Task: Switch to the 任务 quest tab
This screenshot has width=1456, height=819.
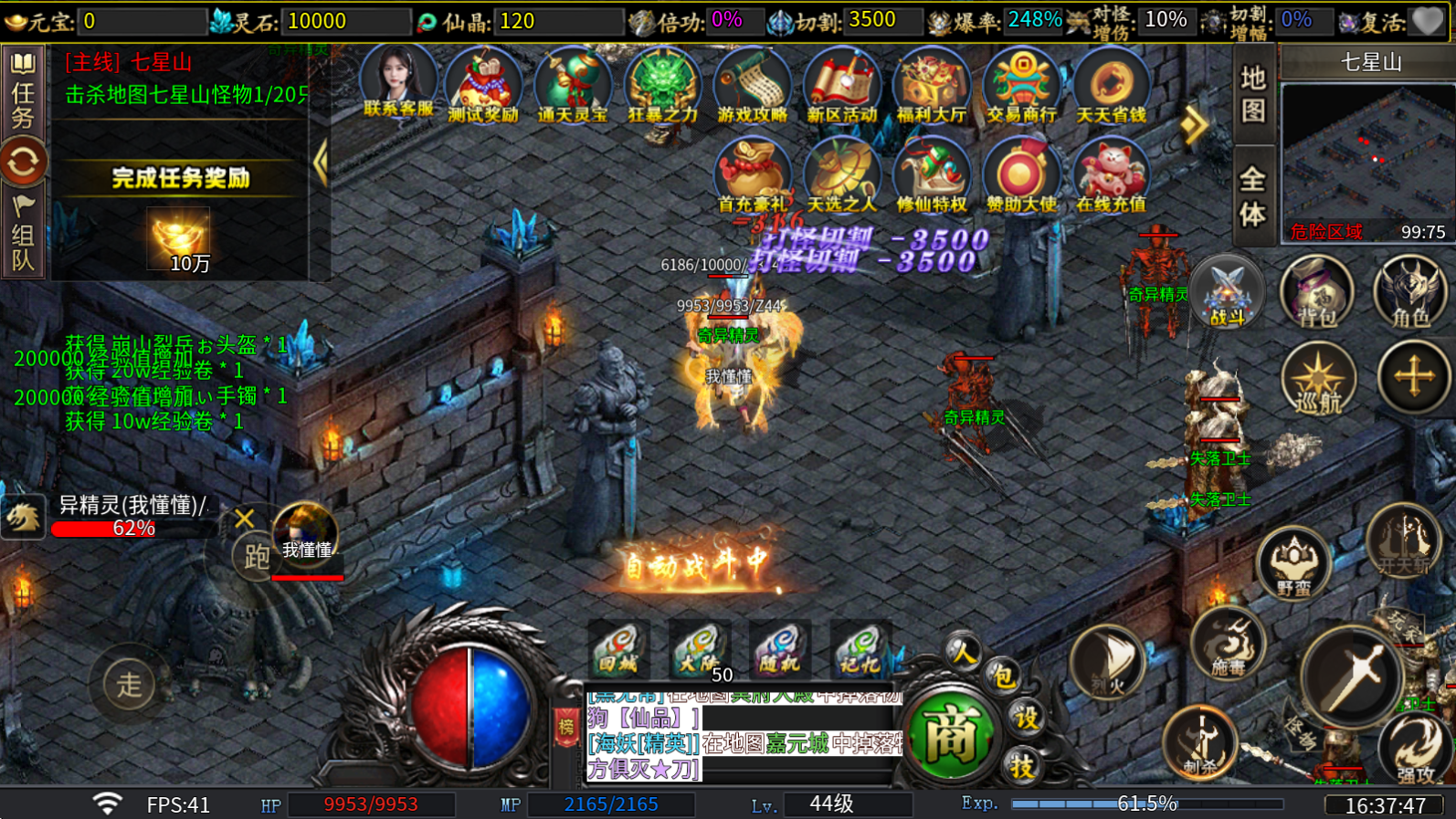Action: 23,91
